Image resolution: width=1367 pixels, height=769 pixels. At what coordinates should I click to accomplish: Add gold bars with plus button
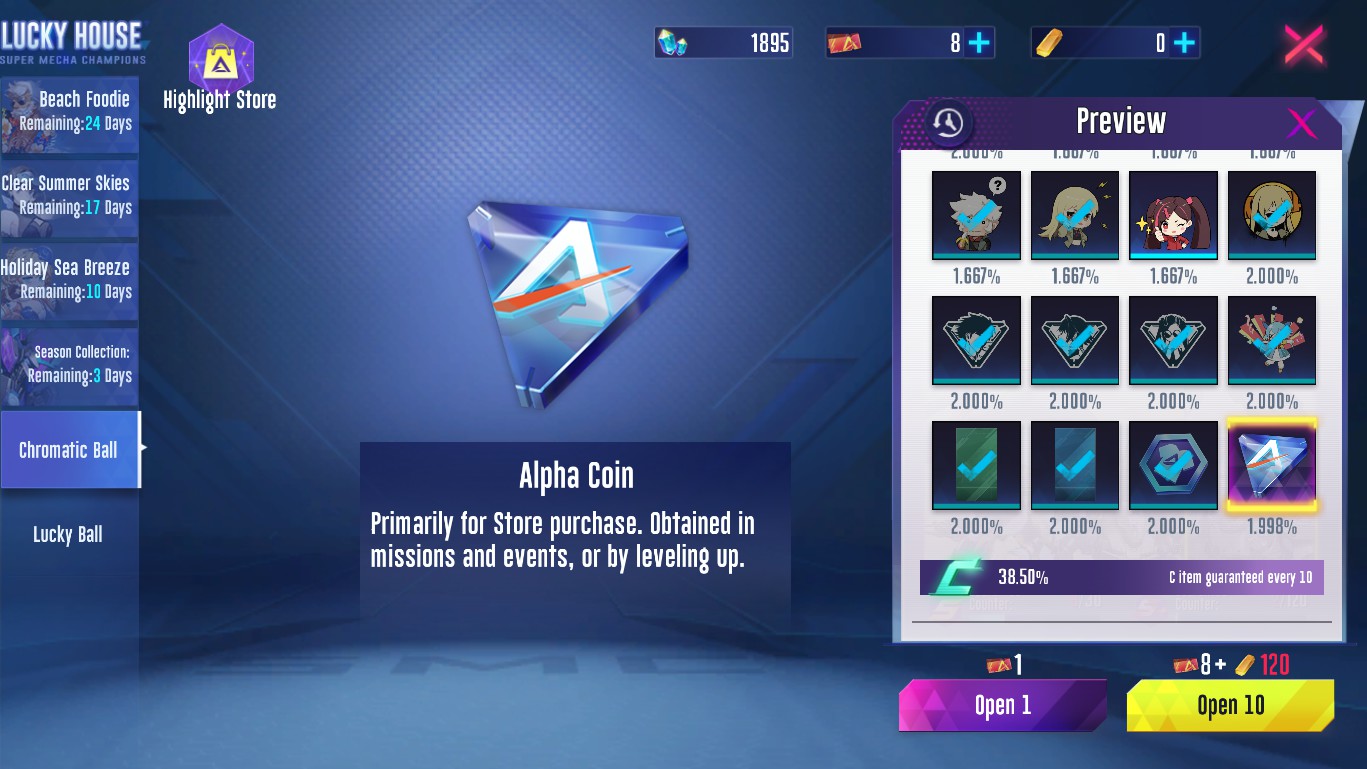tap(1184, 43)
